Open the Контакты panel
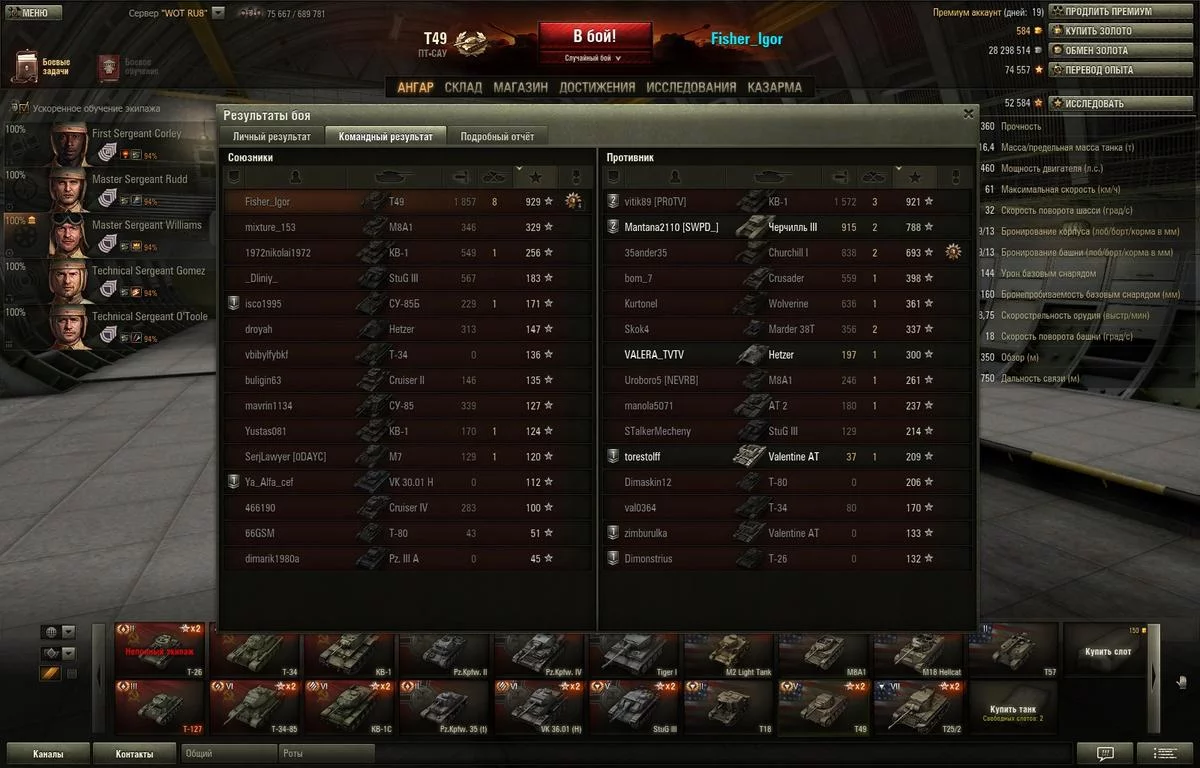Image resolution: width=1200 pixels, height=768 pixels. point(134,754)
